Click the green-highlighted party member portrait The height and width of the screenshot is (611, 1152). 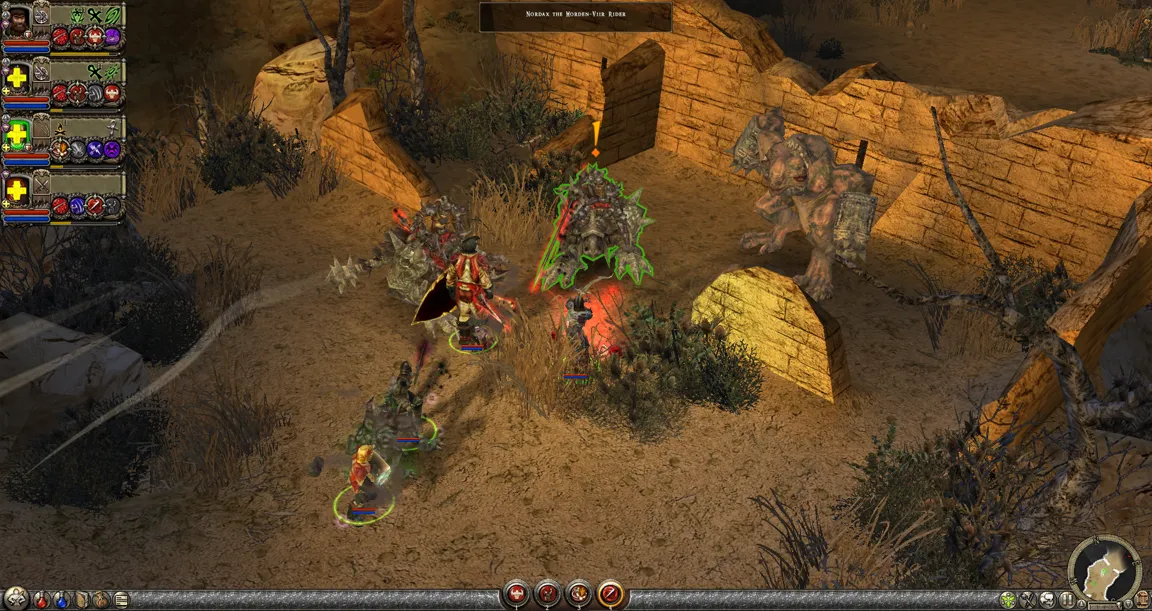[17, 131]
